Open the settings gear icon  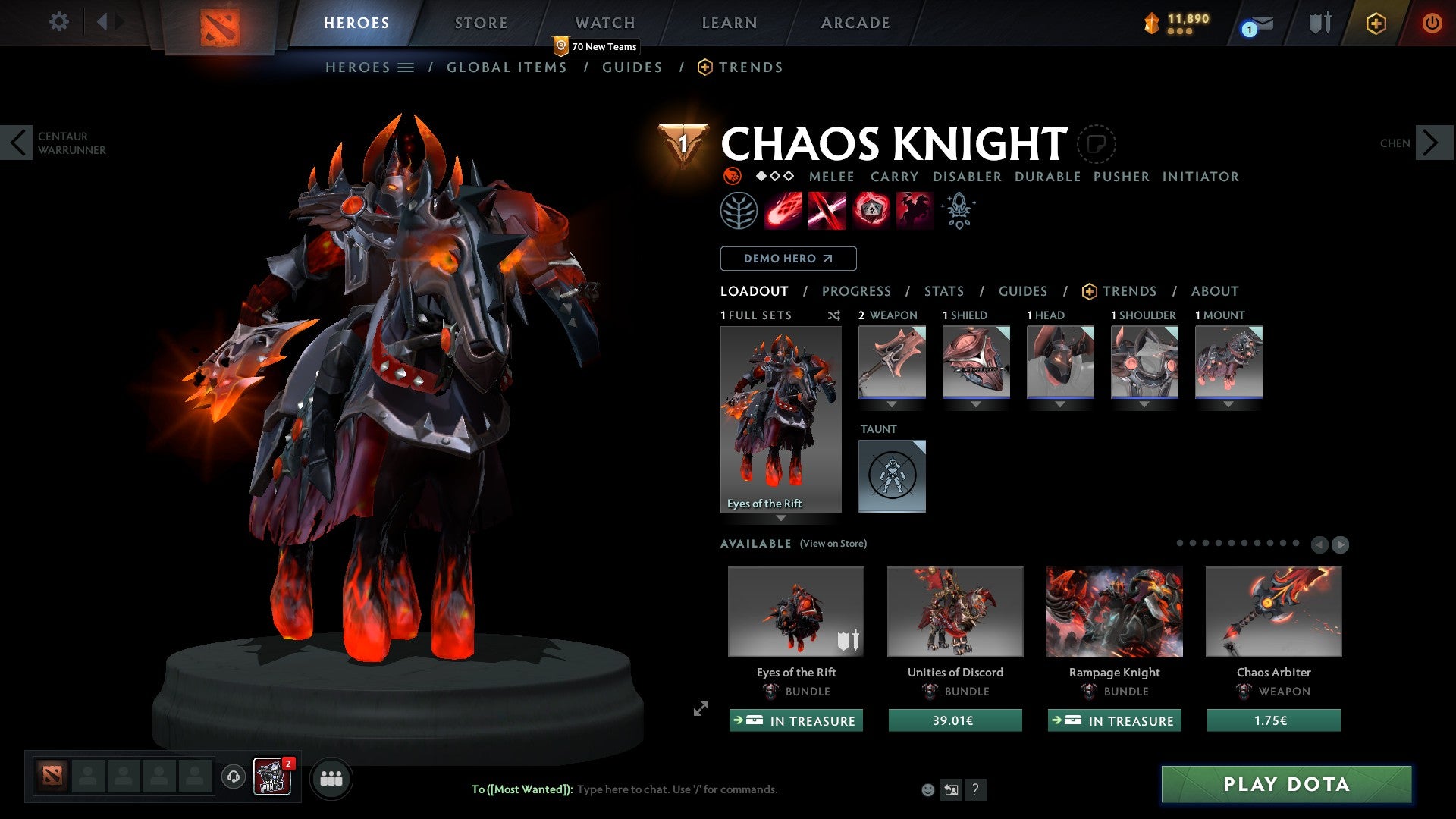(x=58, y=22)
